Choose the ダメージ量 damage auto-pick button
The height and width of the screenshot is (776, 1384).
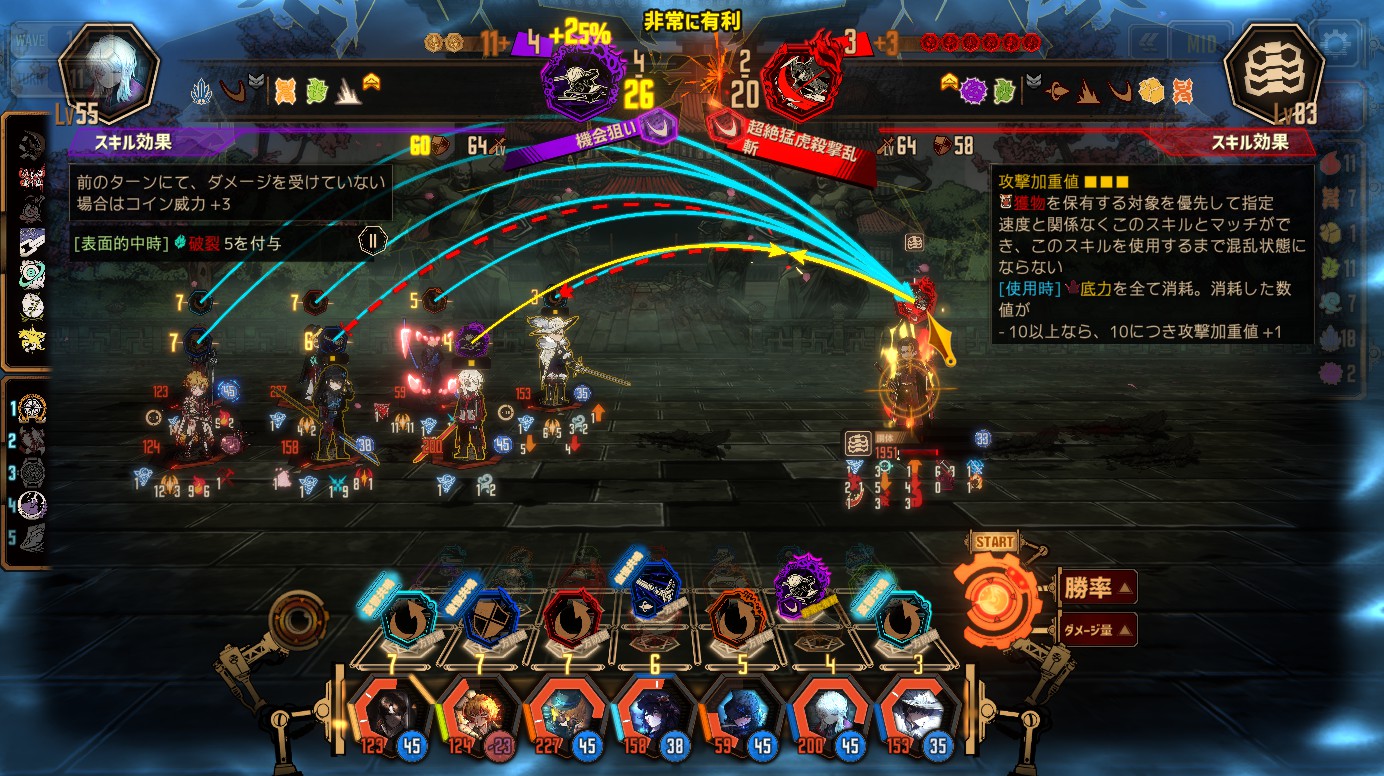click(1096, 629)
